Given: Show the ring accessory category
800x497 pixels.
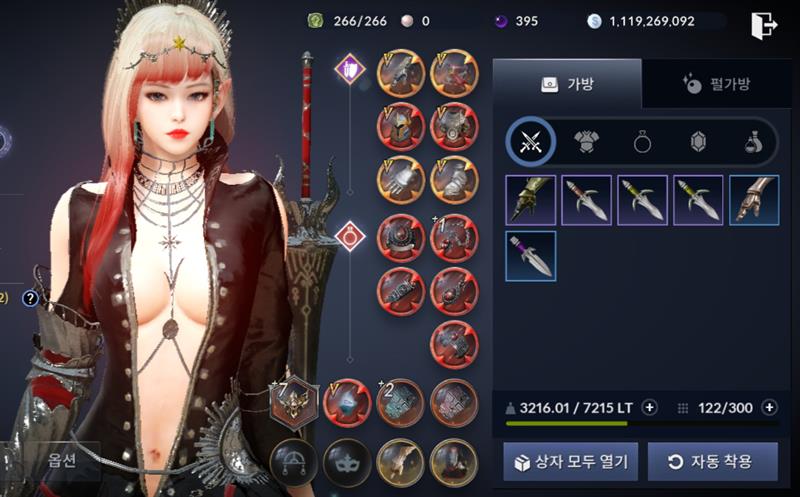Looking at the screenshot, I should point(642,142).
